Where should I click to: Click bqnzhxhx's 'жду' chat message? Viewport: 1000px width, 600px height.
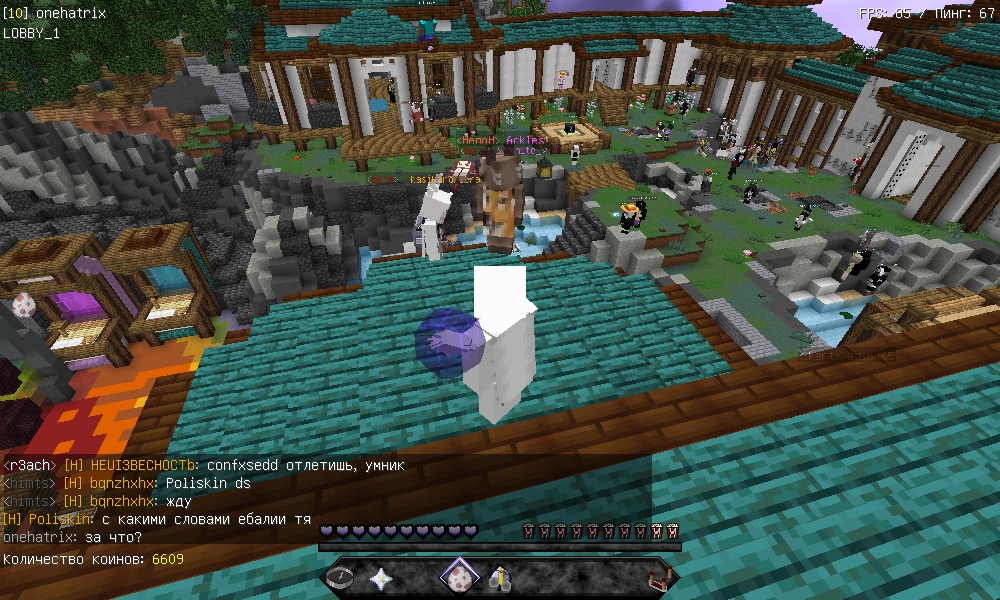coord(179,501)
